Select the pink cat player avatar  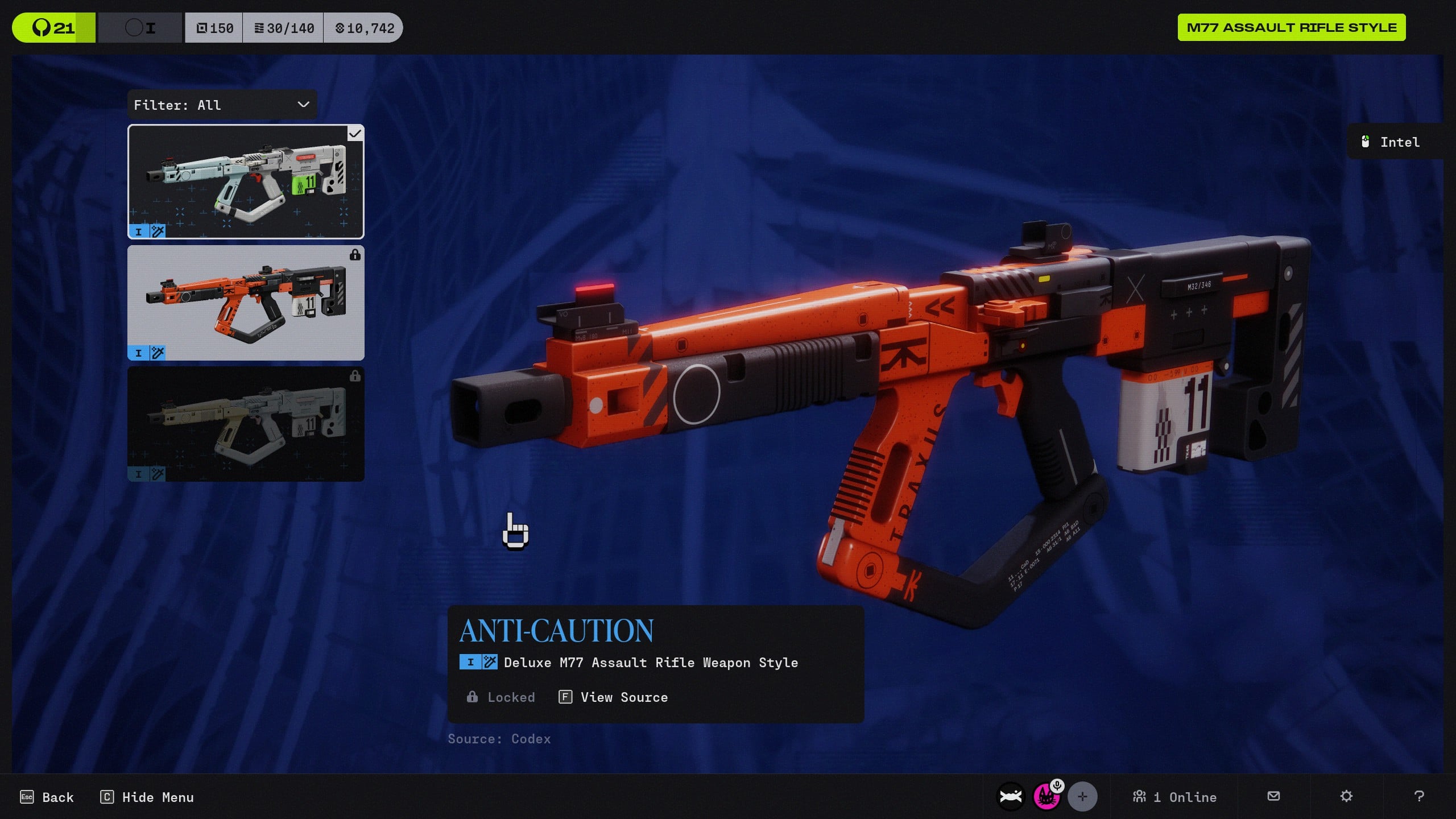click(x=1046, y=797)
